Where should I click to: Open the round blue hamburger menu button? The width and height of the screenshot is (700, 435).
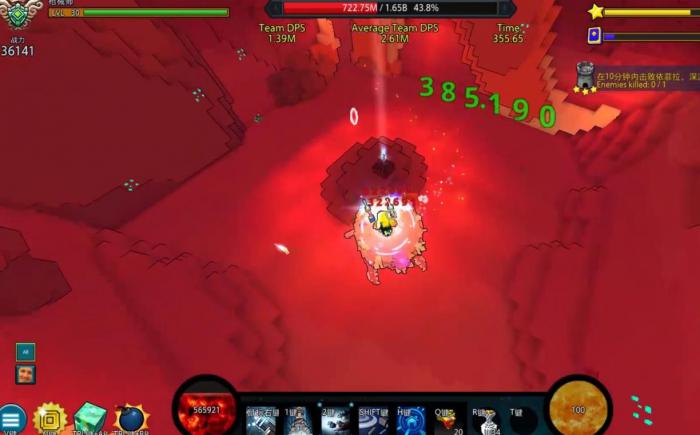pos(11,420)
